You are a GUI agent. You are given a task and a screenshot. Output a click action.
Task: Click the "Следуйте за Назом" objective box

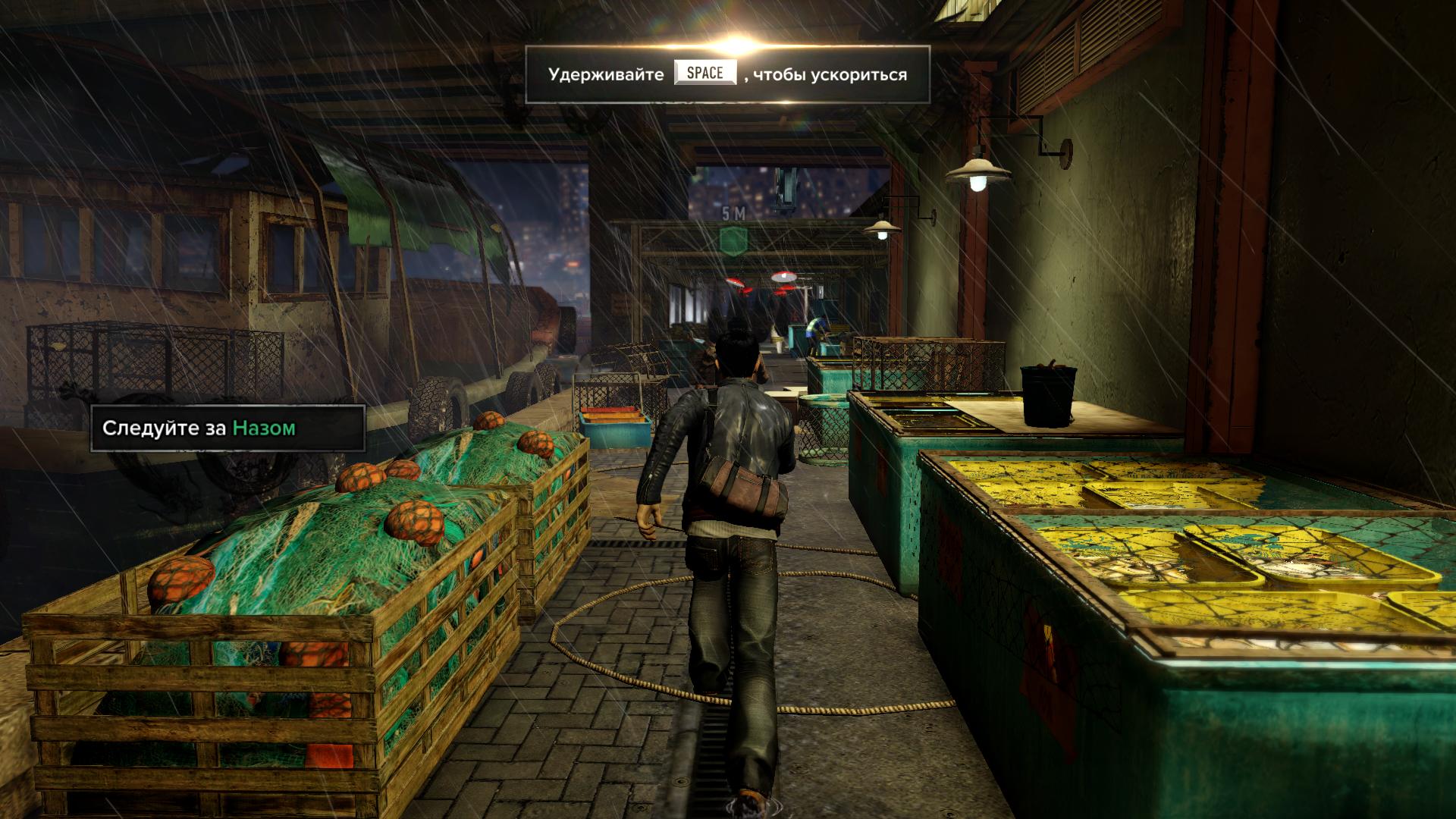[x=227, y=428]
